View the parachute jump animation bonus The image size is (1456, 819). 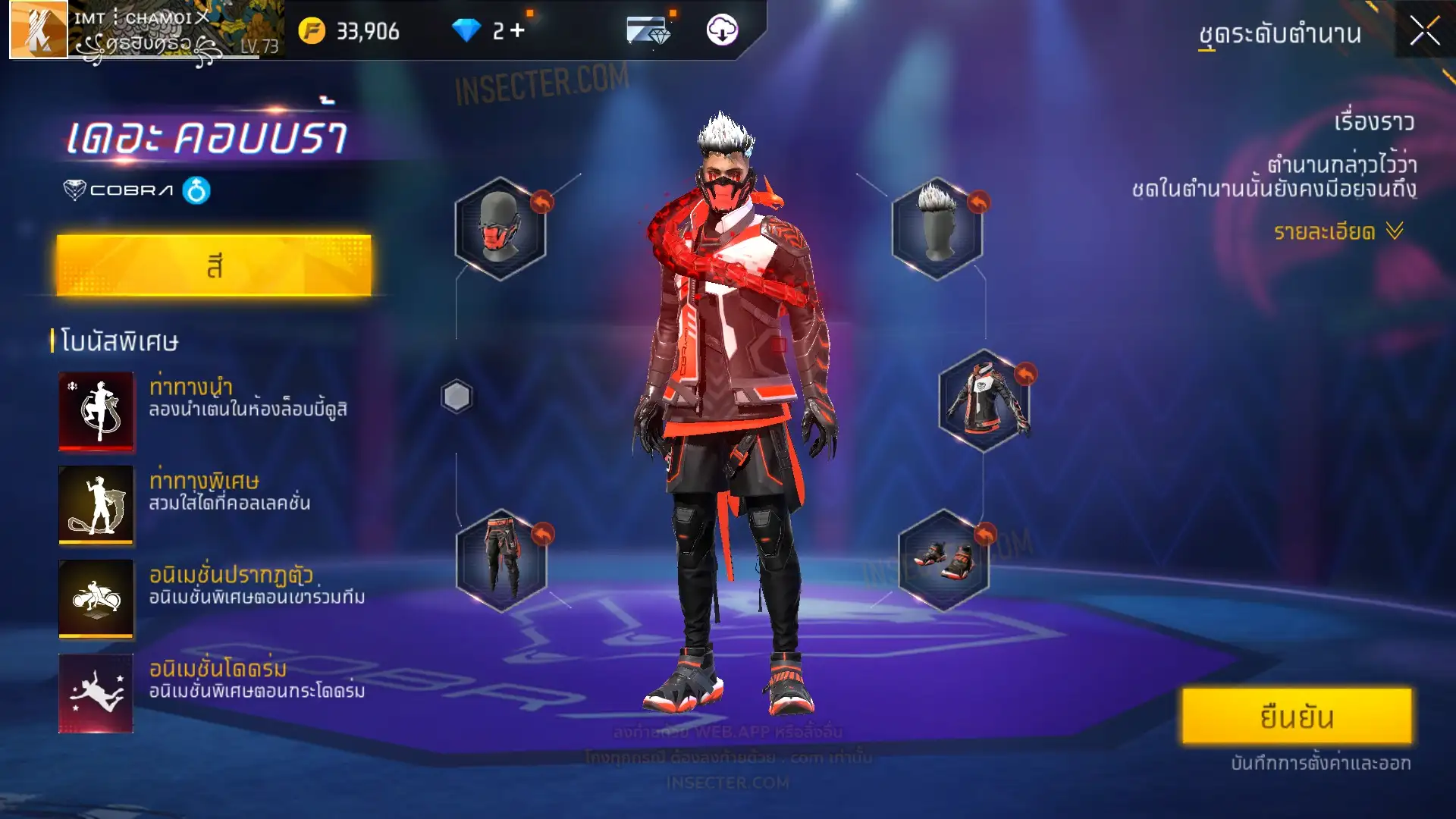[x=96, y=693]
